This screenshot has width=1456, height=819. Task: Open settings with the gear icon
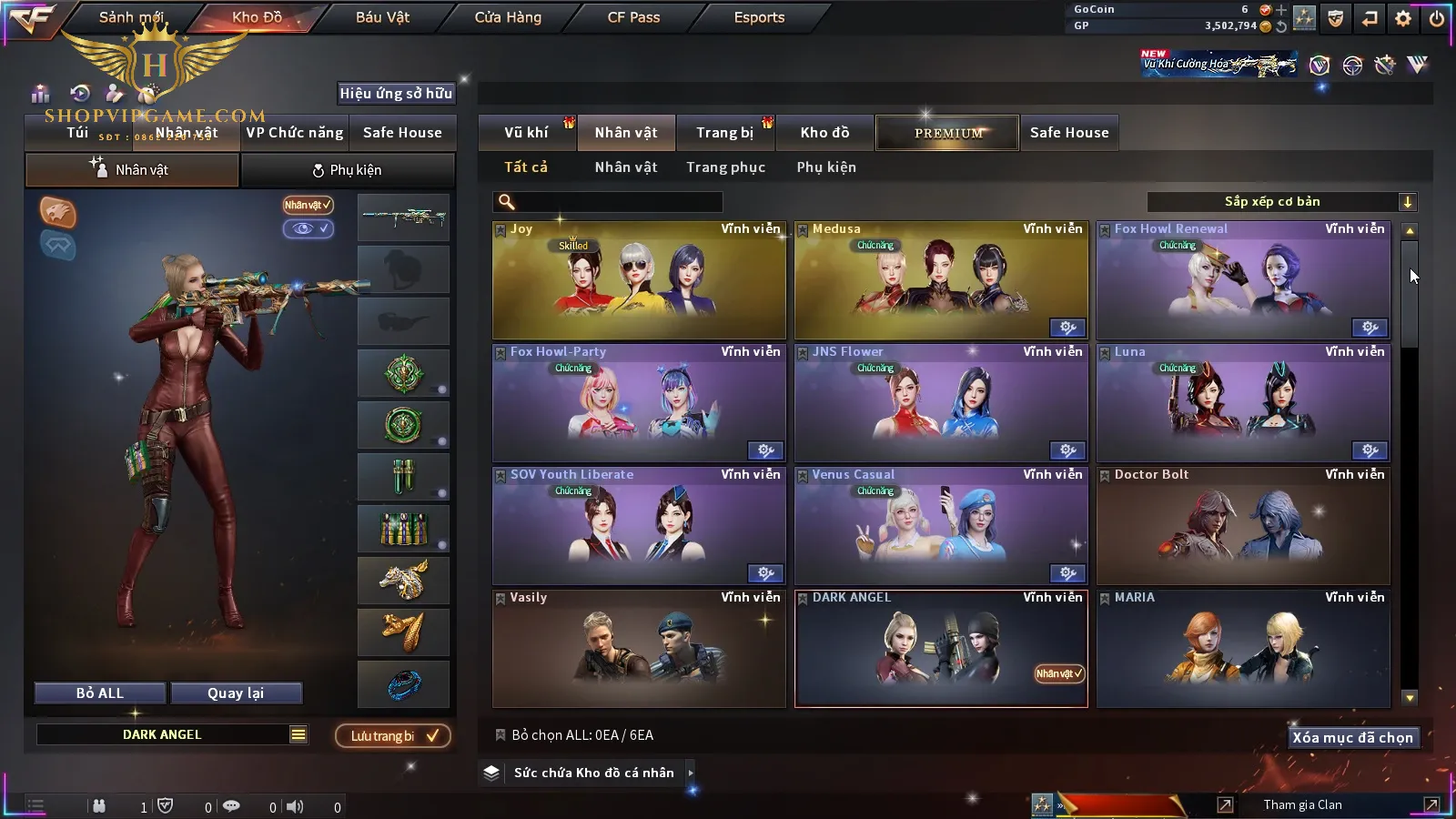(1403, 18)
